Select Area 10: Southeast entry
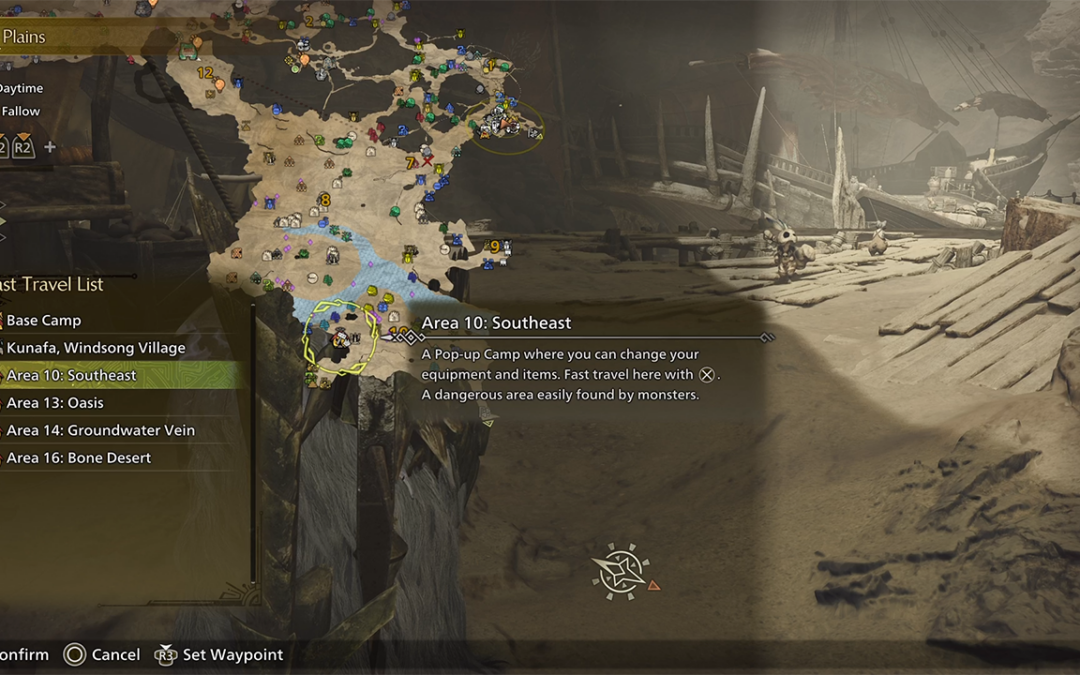 click(x=71, y=376)
